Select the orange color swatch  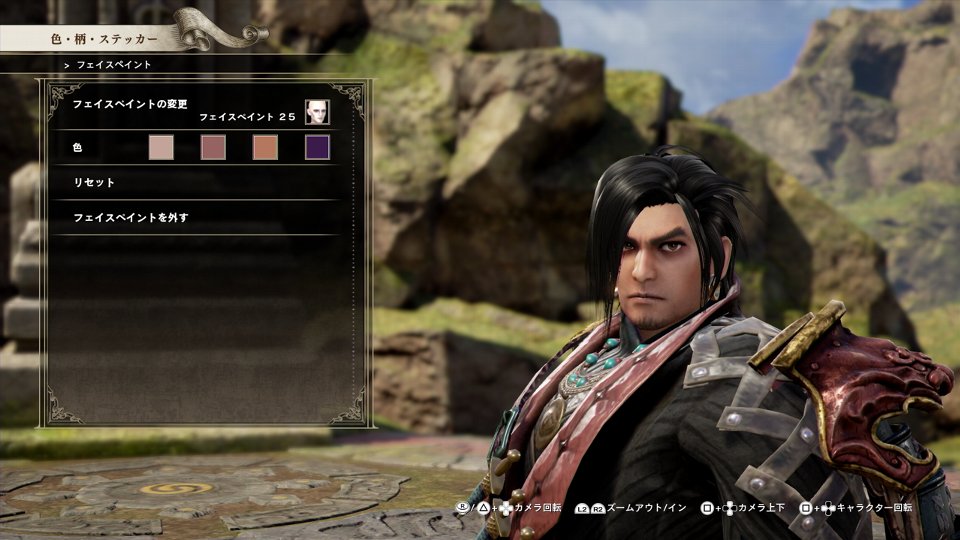(x=265, y=148)
